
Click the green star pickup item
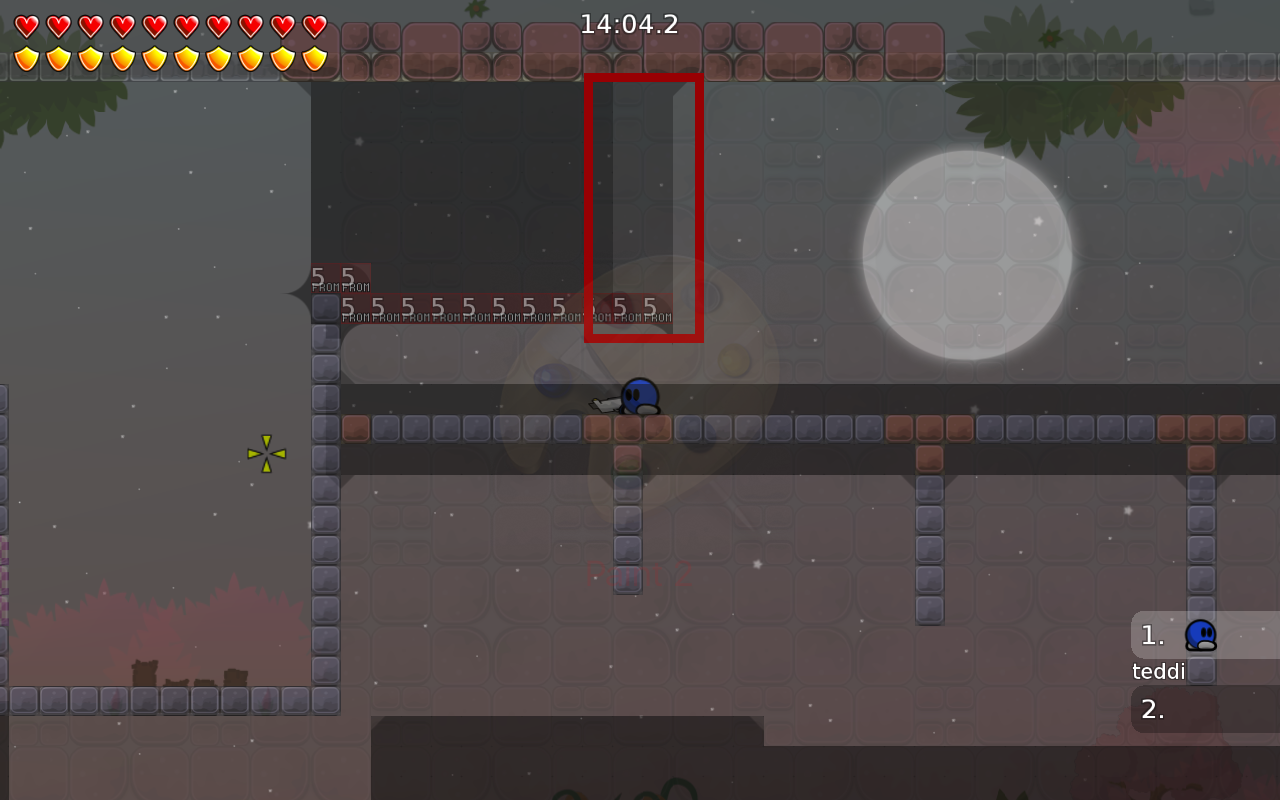tap(265, 455)
